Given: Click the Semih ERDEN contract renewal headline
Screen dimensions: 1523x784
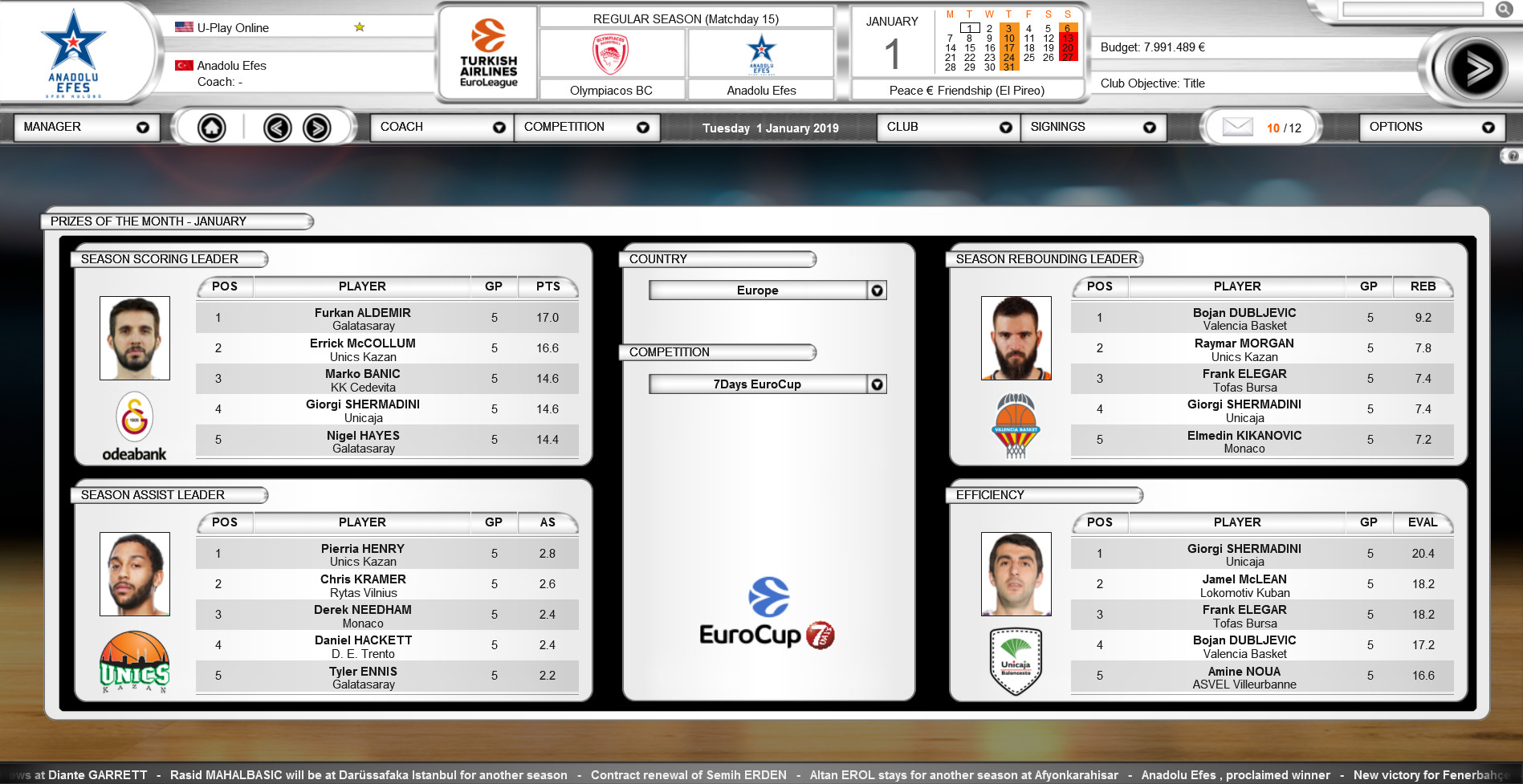Looking at the screenshot, I should click(689, 775).
